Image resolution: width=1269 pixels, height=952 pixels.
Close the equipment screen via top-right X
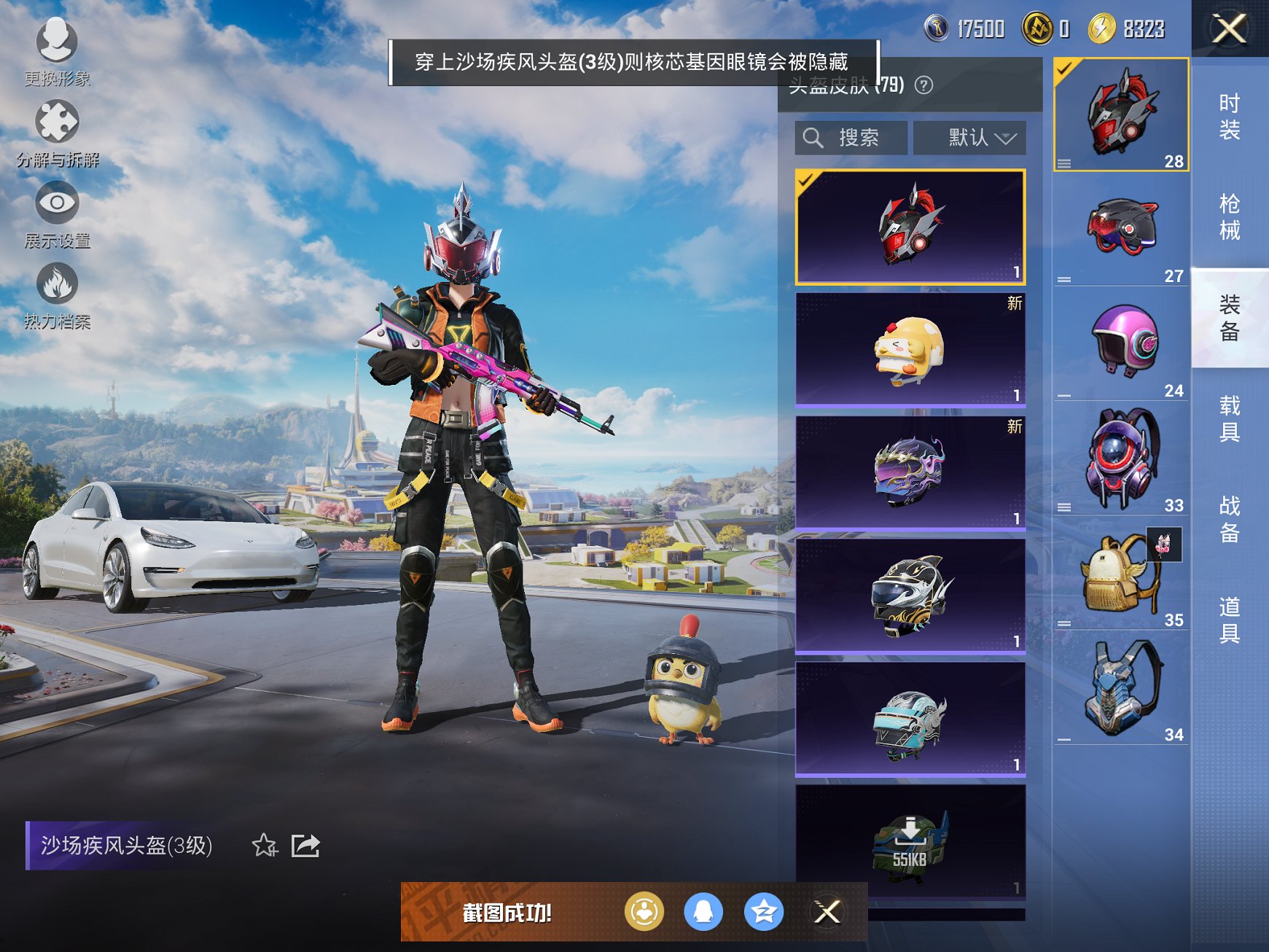coord(1230,29)
